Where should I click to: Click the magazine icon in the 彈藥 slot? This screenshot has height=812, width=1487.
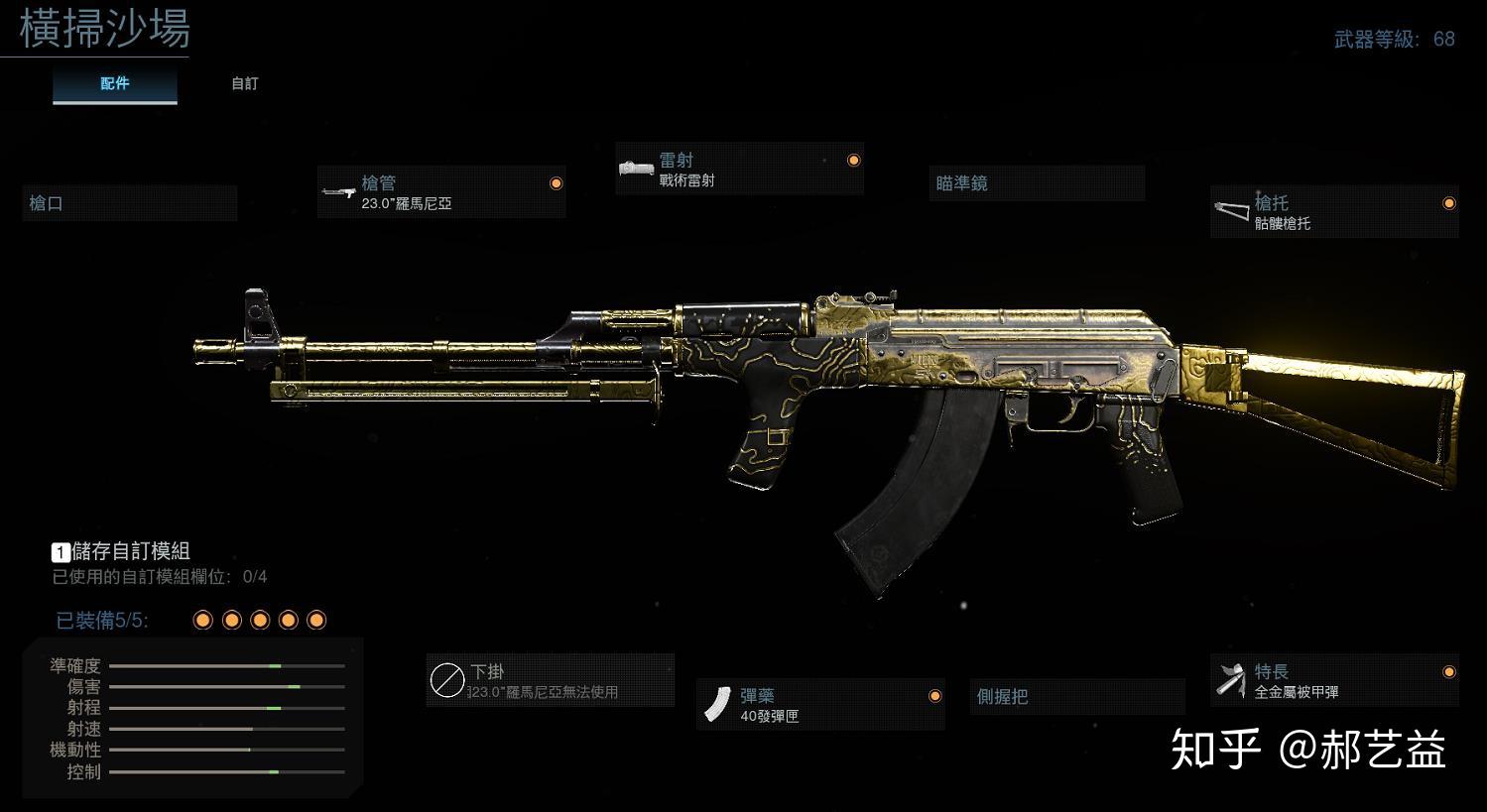pyautogui.click(x=719, y=704)
